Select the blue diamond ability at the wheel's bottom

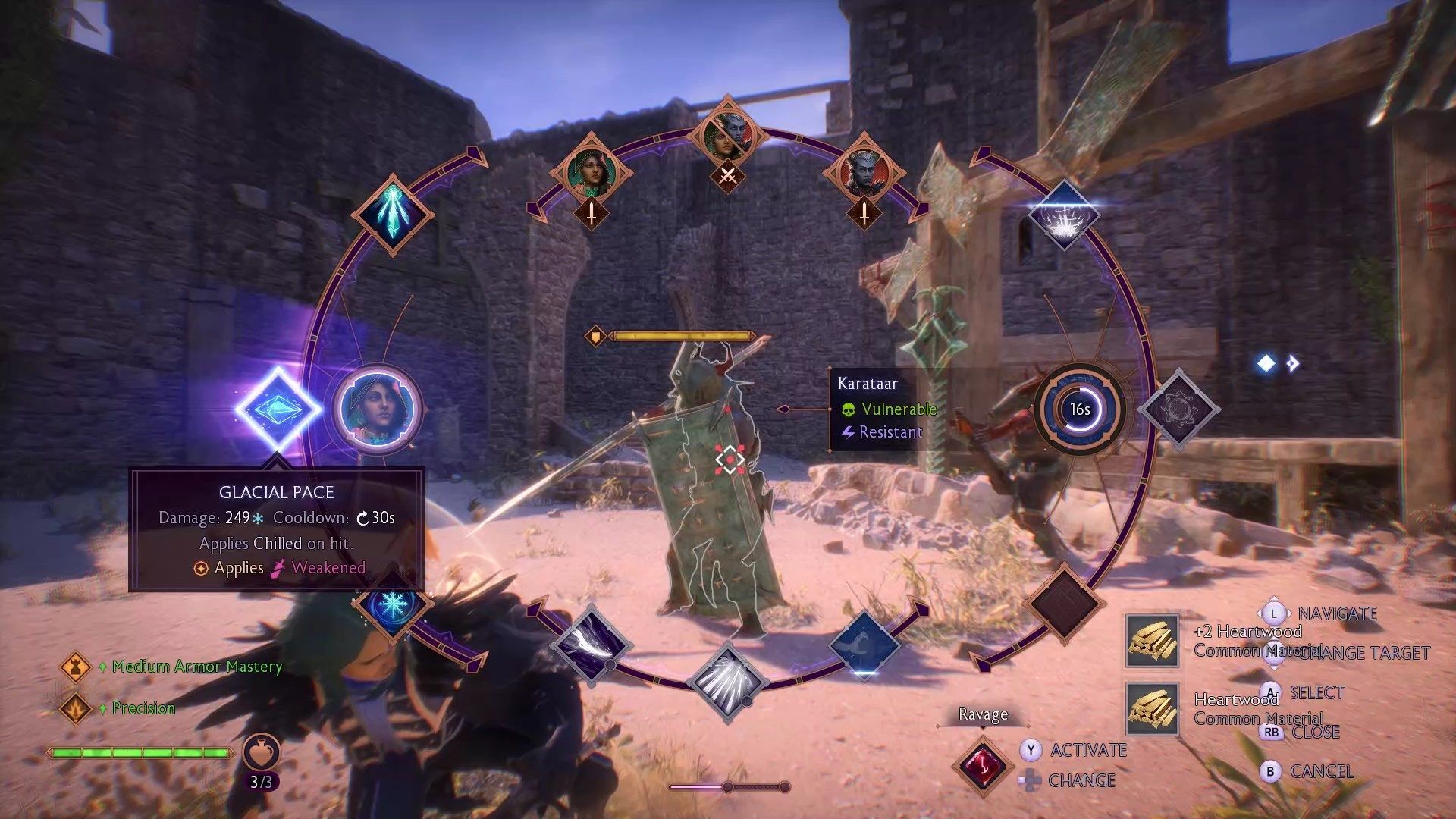coord(864,645)
